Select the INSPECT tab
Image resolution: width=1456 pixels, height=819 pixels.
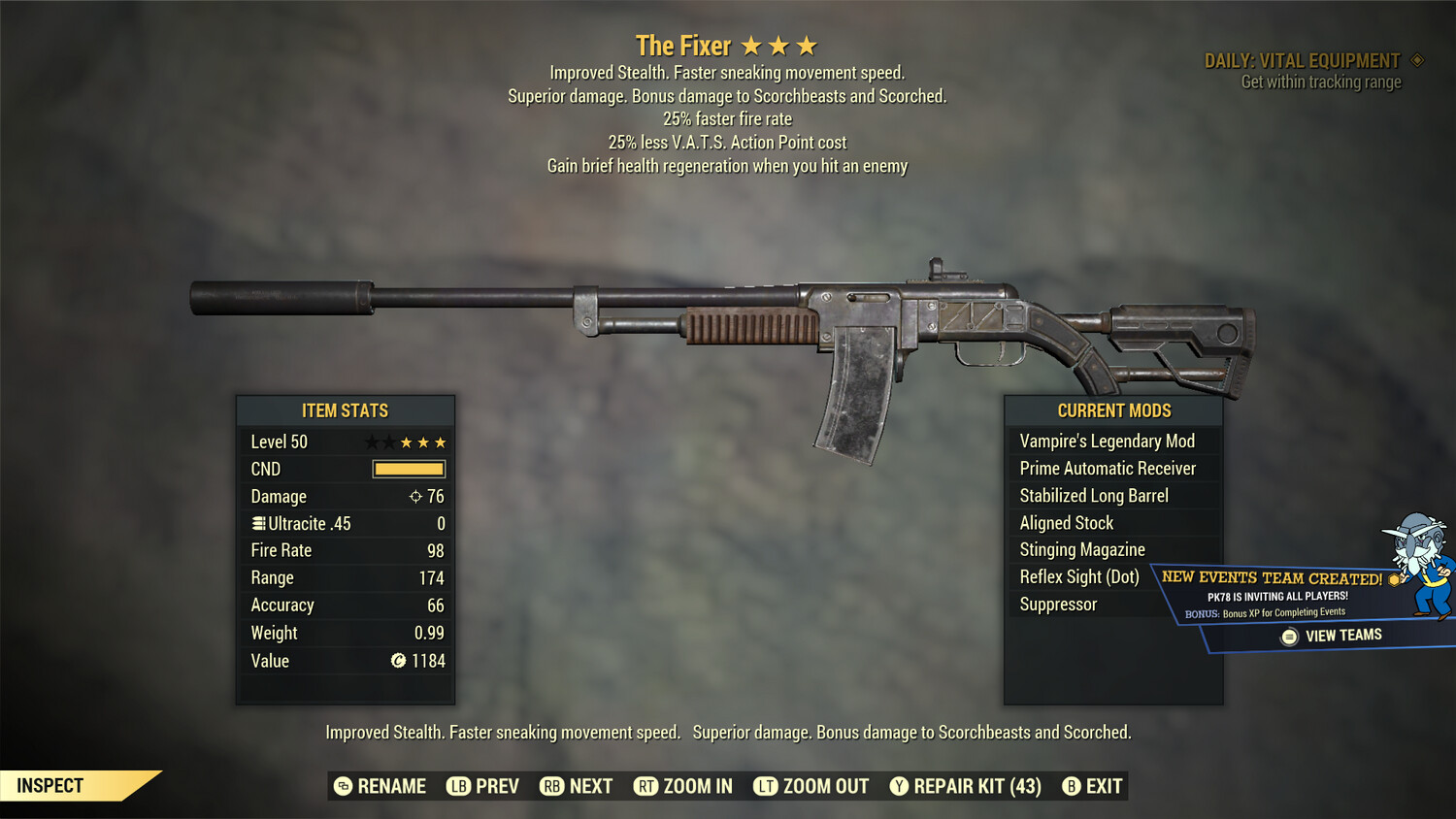point(50,785)
